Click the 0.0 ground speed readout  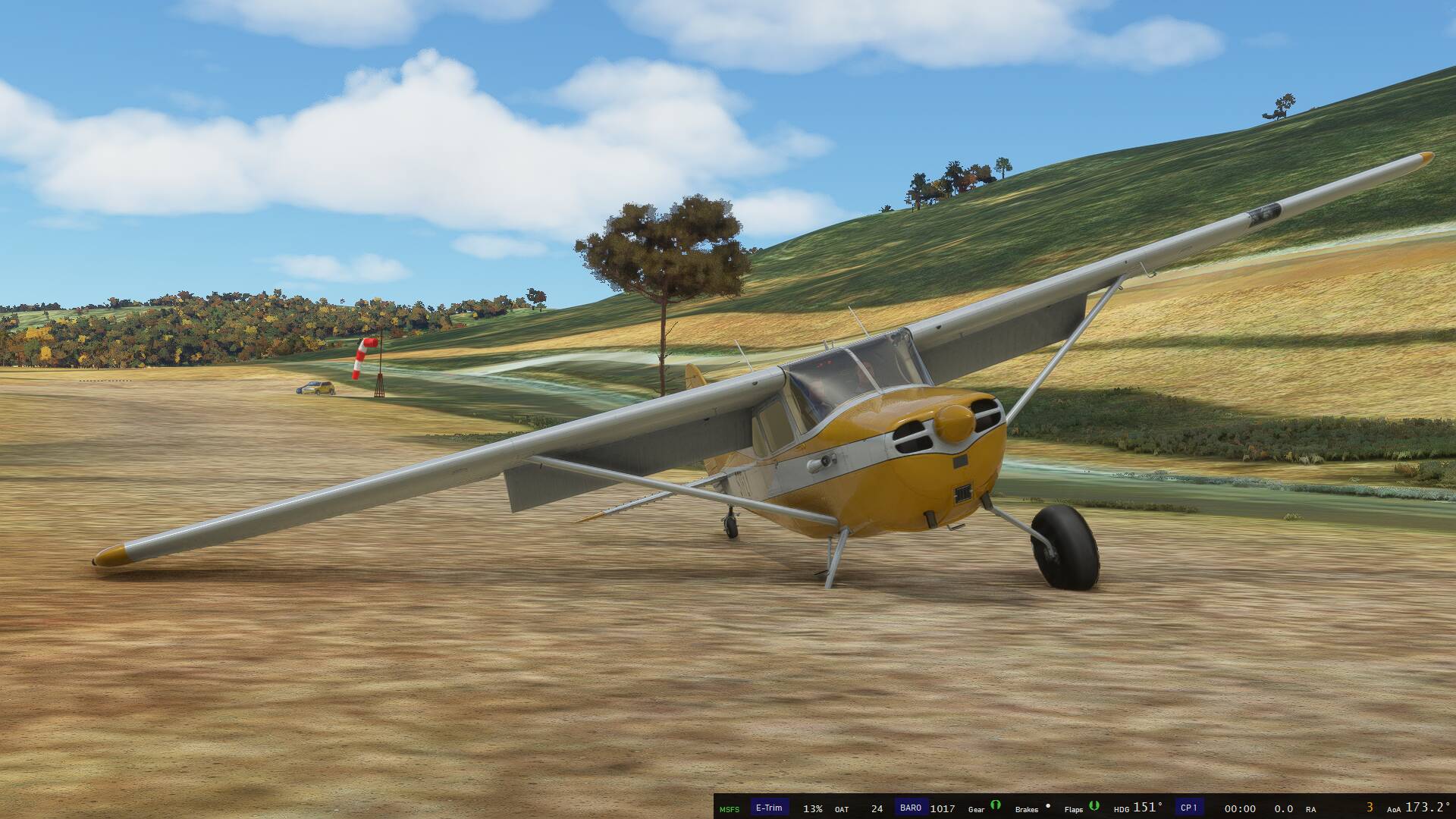pos(1285,808)
